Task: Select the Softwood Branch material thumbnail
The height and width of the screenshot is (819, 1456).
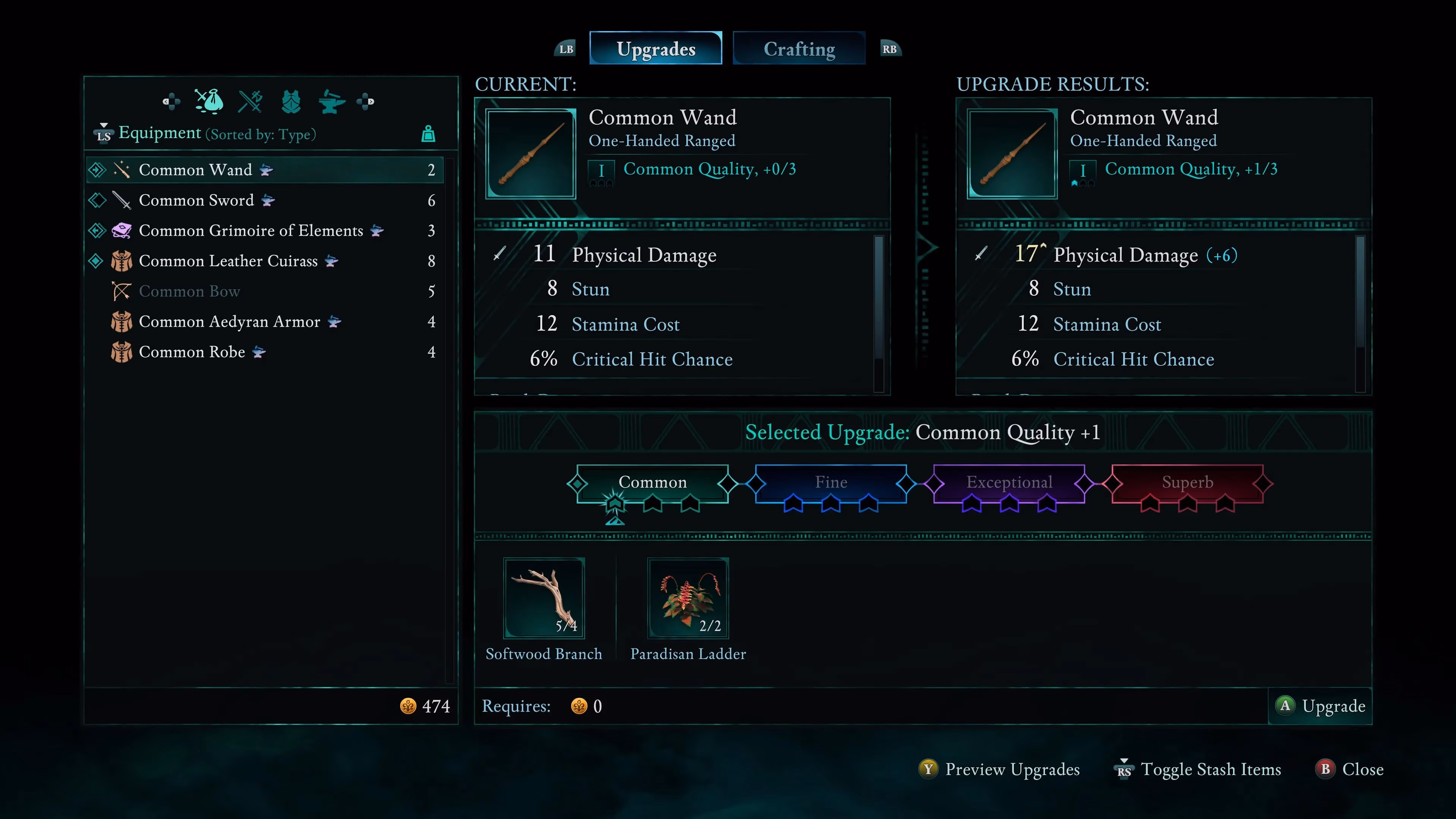Action: (544, 598)
